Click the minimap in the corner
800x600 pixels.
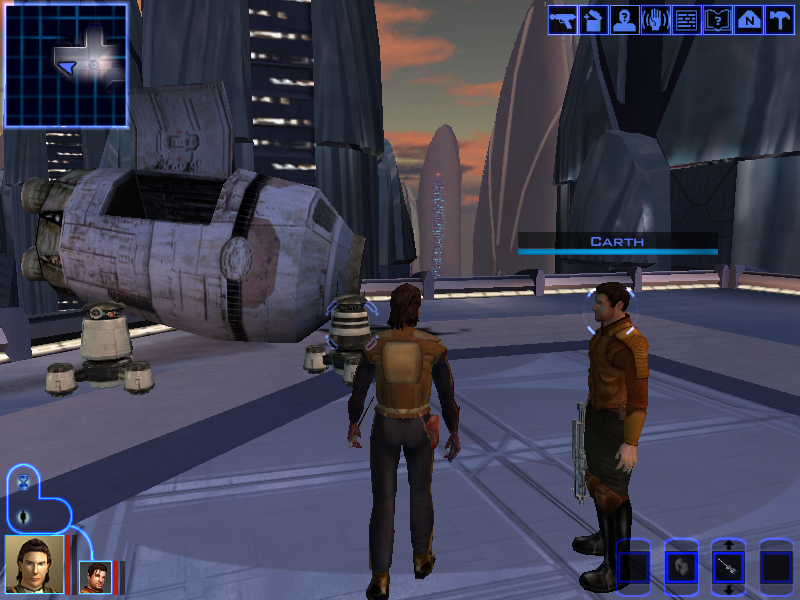66,65
